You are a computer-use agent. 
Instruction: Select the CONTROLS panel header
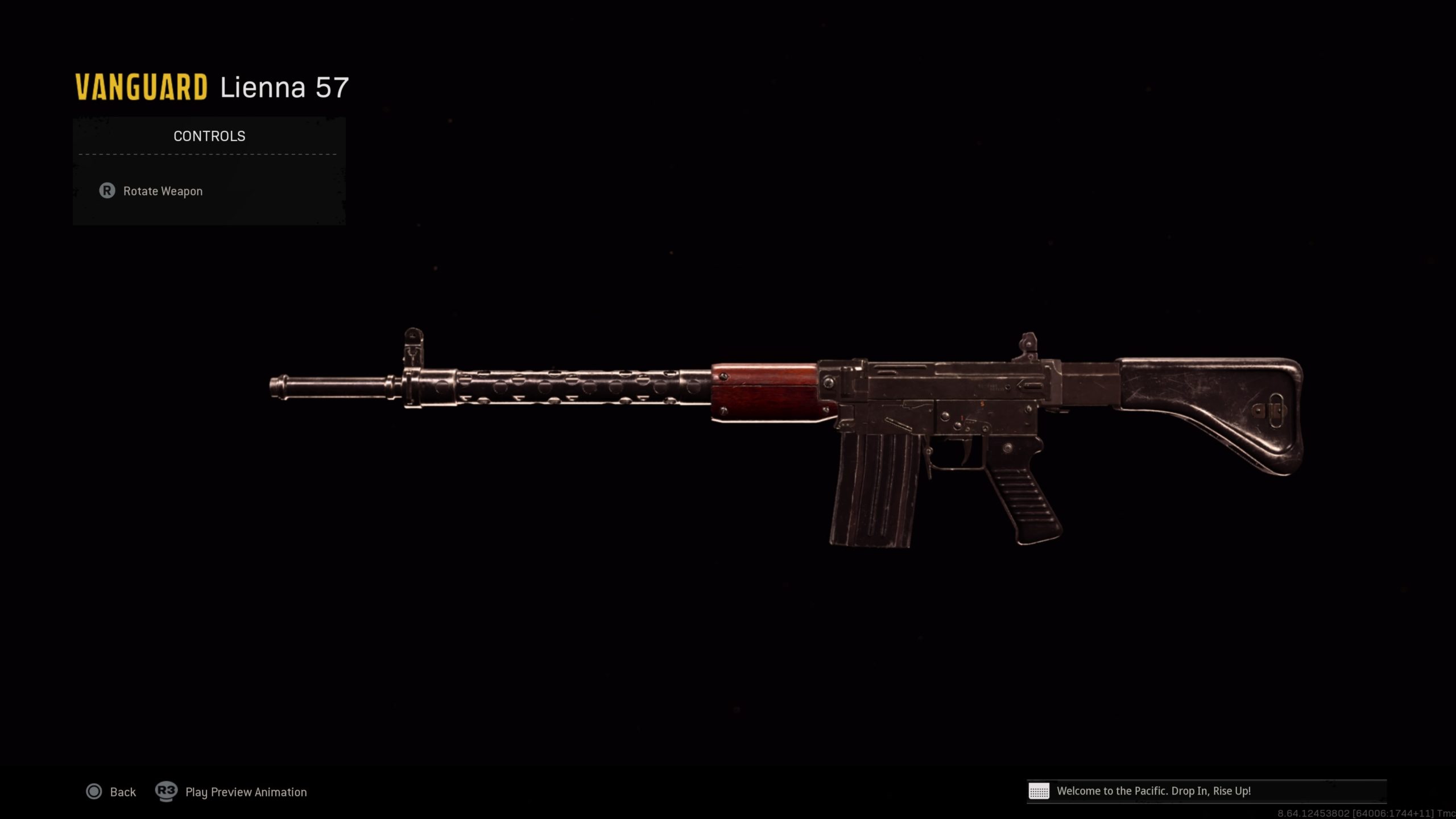[x=208, y=135]
